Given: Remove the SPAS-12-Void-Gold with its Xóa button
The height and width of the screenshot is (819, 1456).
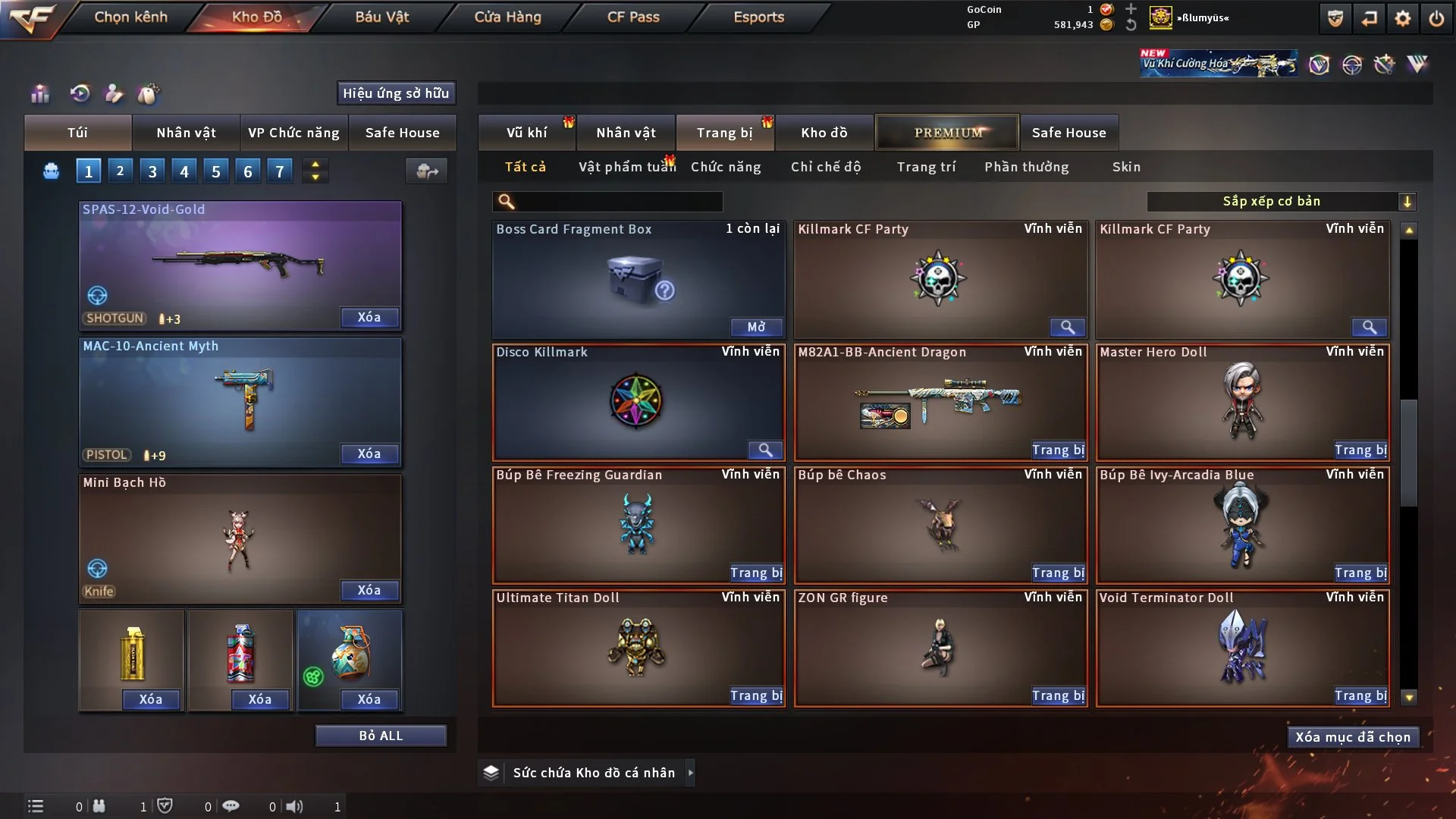Looking at the screenshot, I should click(369, 317).
